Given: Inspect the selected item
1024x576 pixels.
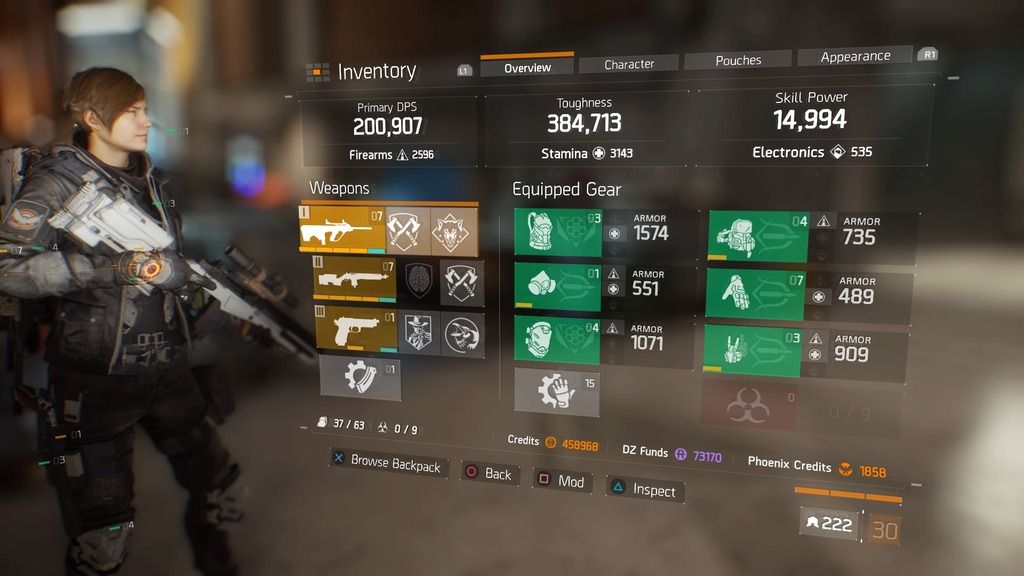Looking at the screenshot, I should 644,490.
